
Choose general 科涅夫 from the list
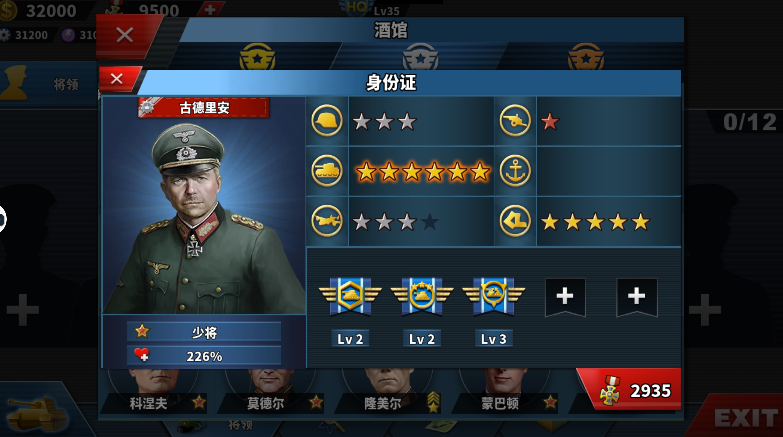pyautogui.click(x=153, y=403)
